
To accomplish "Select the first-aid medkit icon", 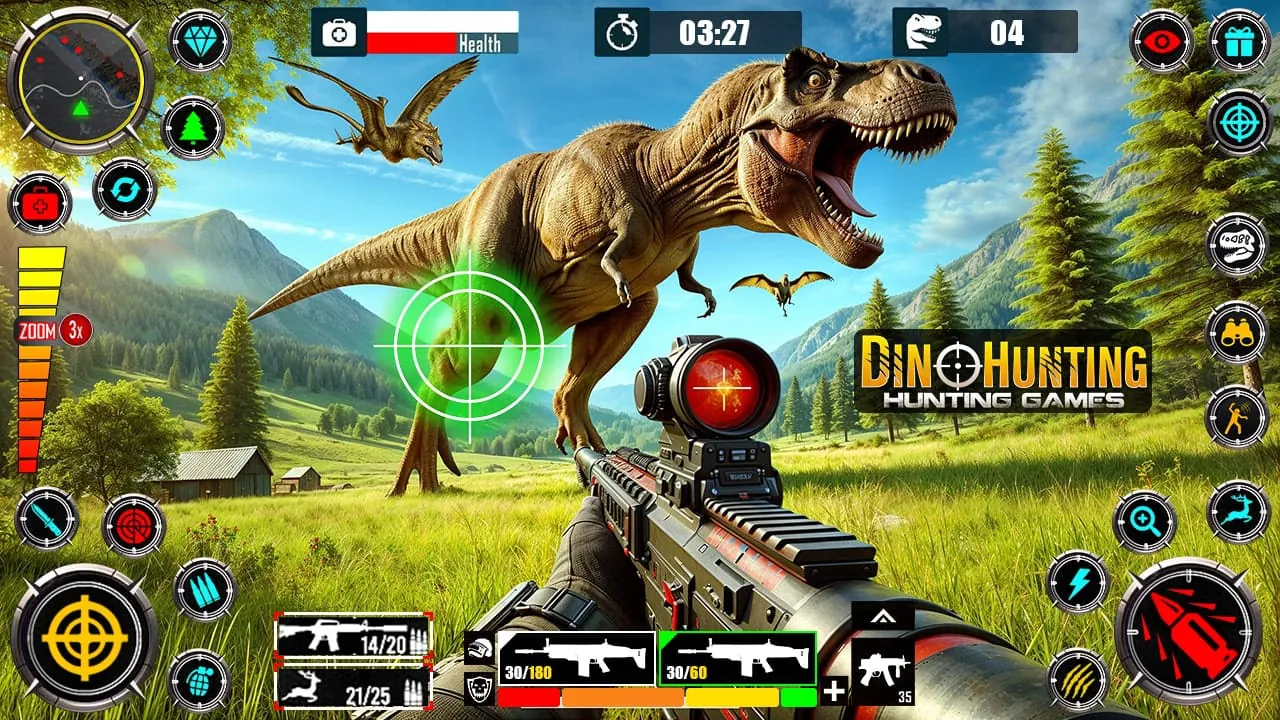I will (x=41, y=204).
